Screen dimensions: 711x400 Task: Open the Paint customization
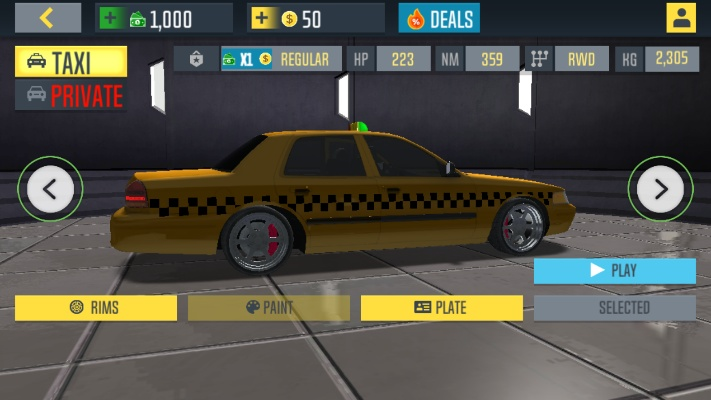[x=269, y=308]
